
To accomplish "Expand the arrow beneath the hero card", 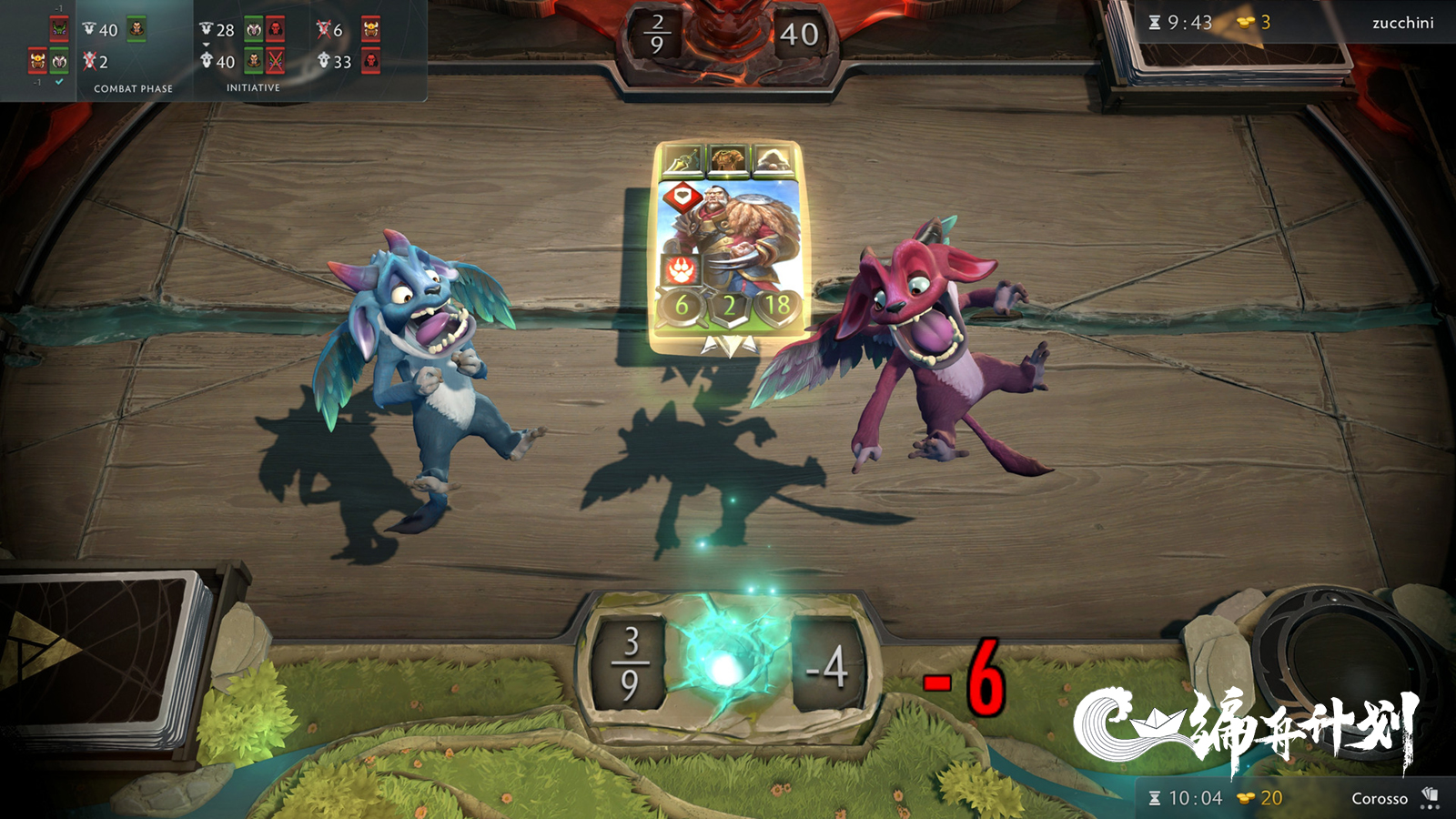I will pyautogui.click(x=728, y=342).
